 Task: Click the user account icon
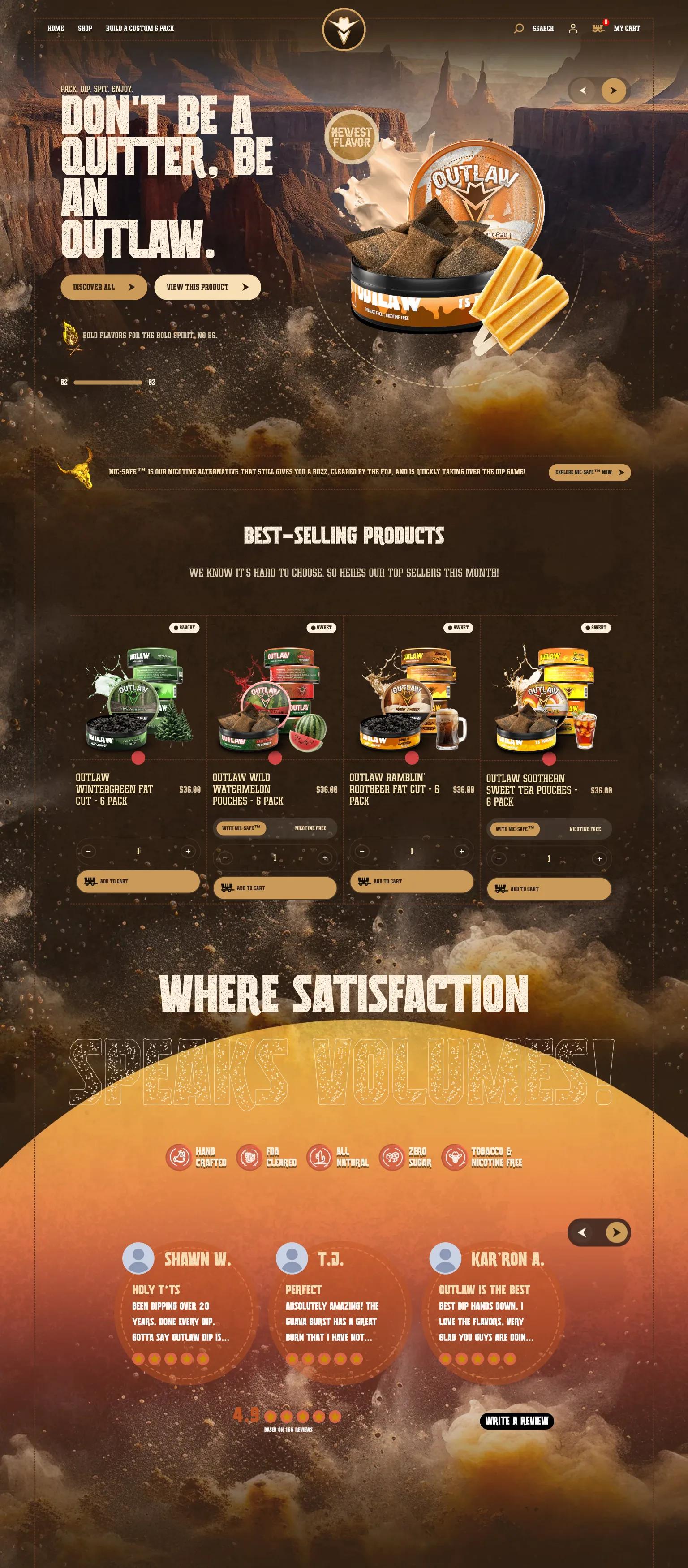click(573, 28)
